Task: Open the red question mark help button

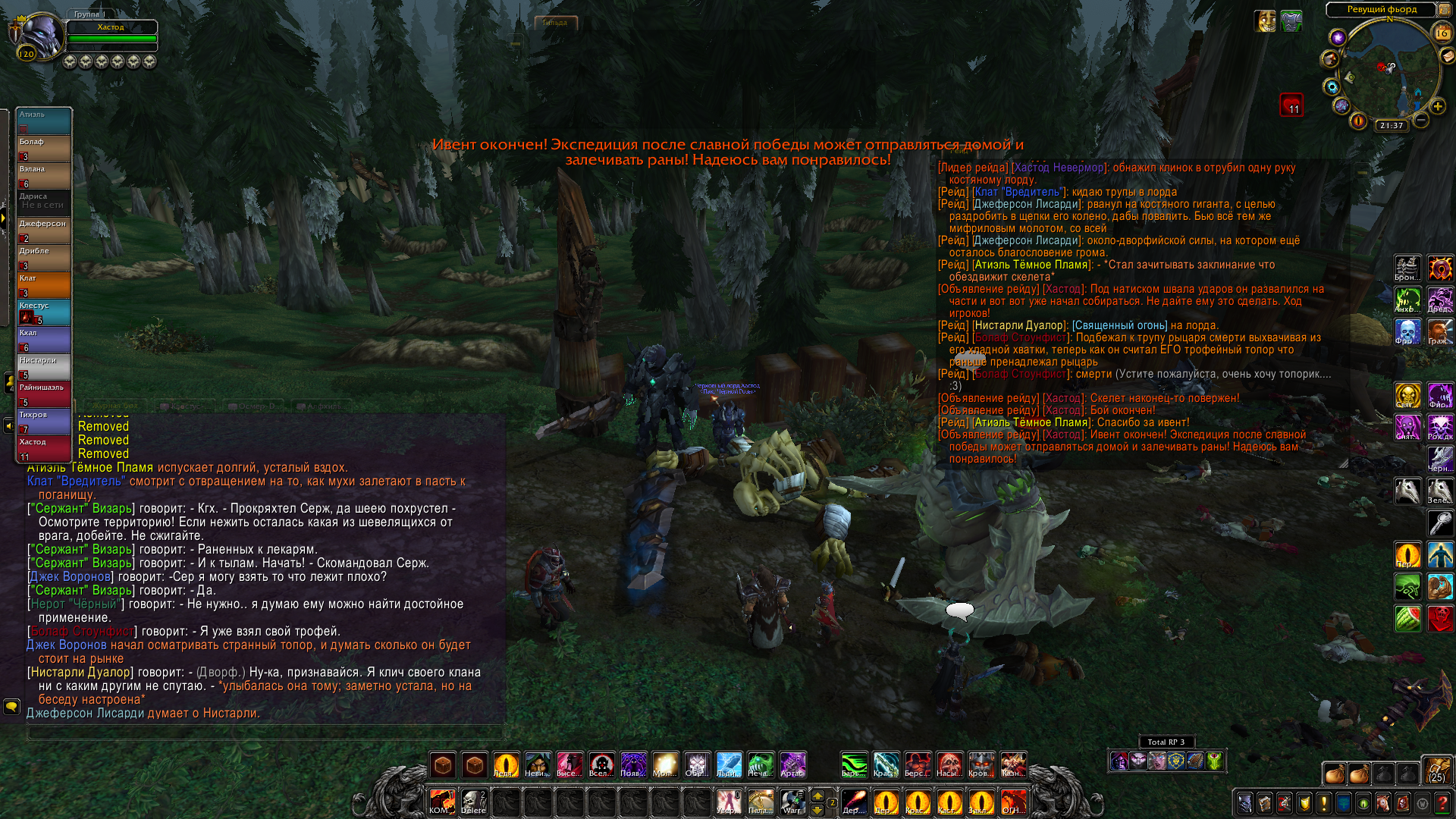Action: [x=1442, y=803]
